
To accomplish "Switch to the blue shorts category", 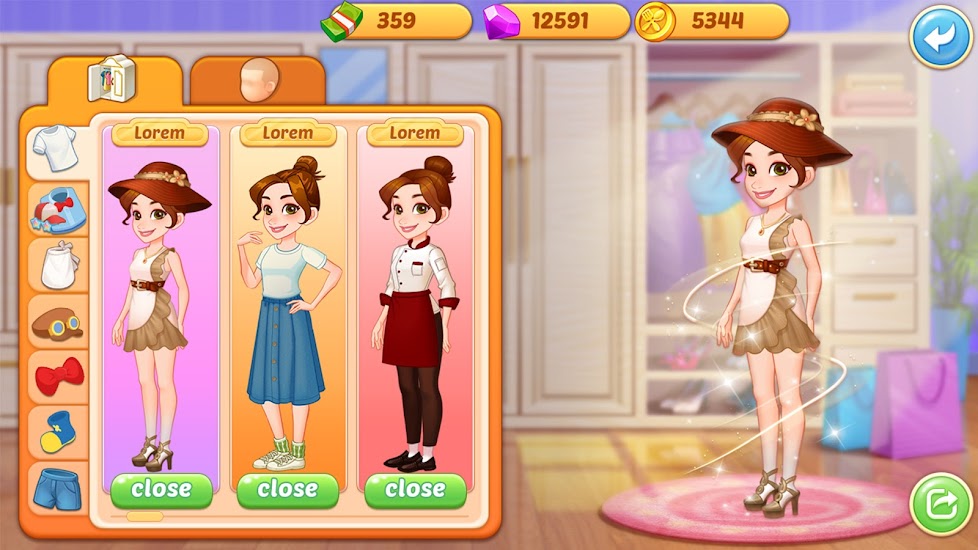I will [57, 487].
